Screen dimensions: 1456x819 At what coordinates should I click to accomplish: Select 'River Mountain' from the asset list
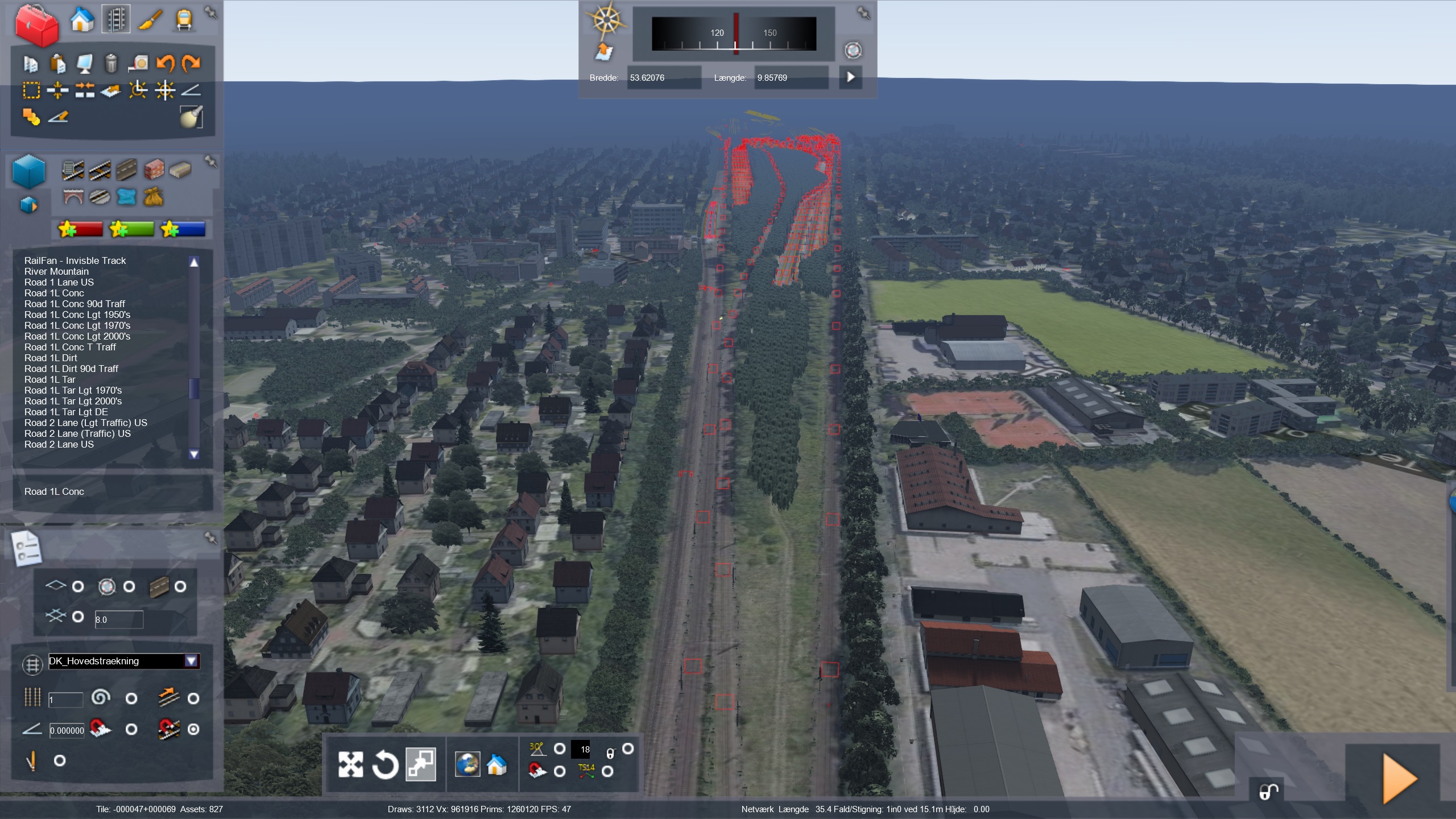tap(56, 272)
